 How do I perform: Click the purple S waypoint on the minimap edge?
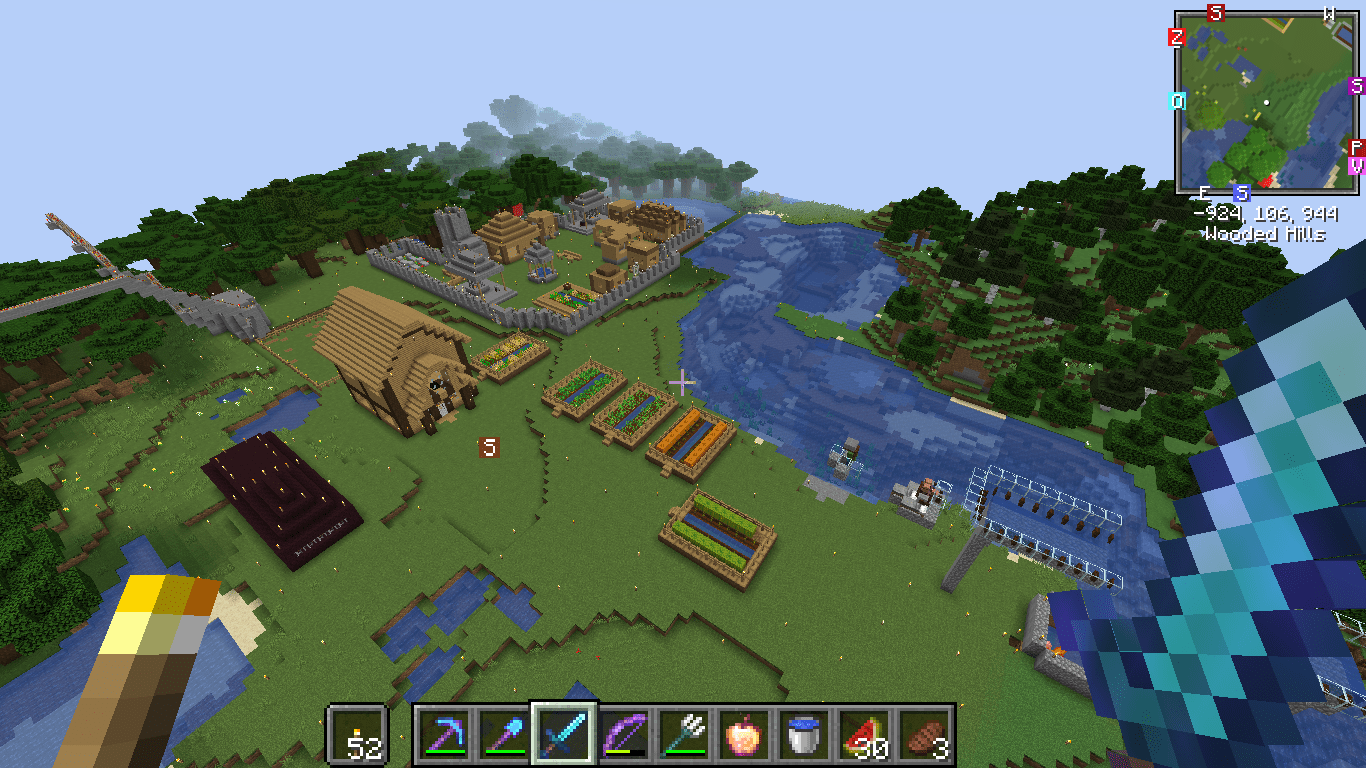pyautogui.click(x=1356, y=86)
